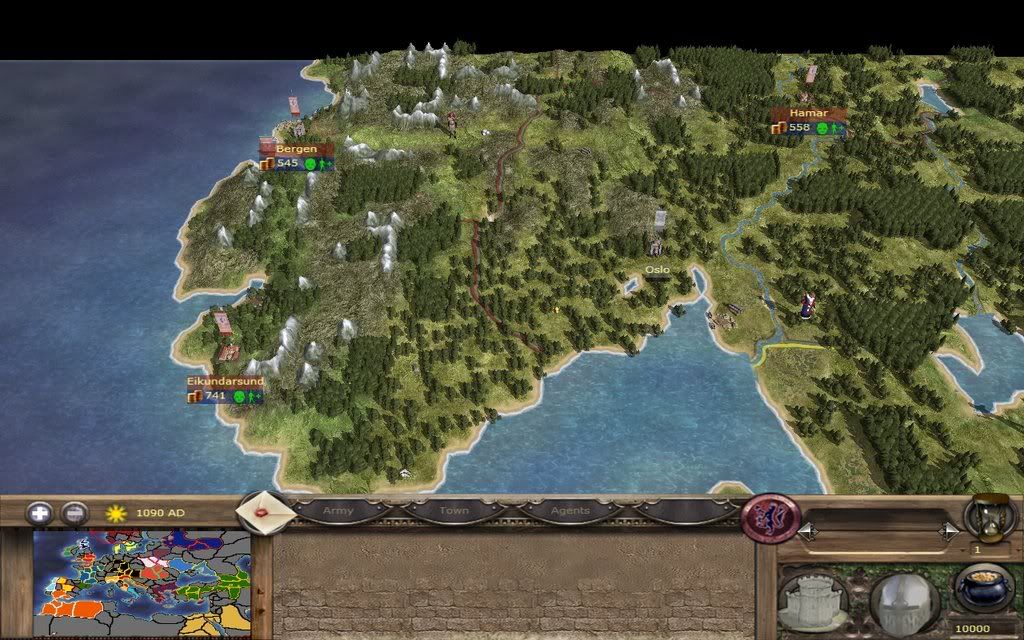Select the Bergen settlement banner
Viewport: 1024px width, 640px height.
[296, 149]
